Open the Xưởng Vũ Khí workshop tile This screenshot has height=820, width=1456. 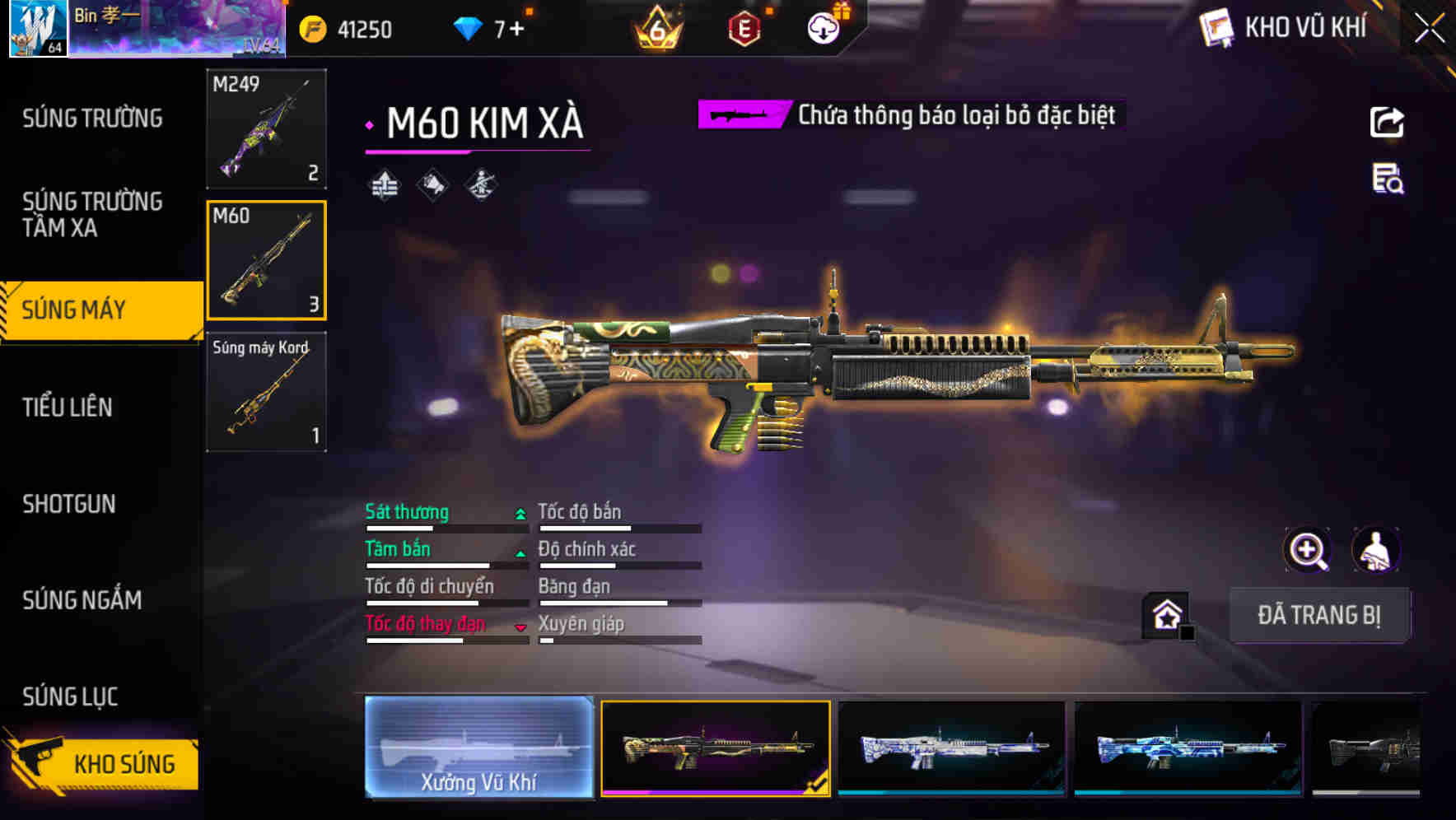click(x=478, y=748)
